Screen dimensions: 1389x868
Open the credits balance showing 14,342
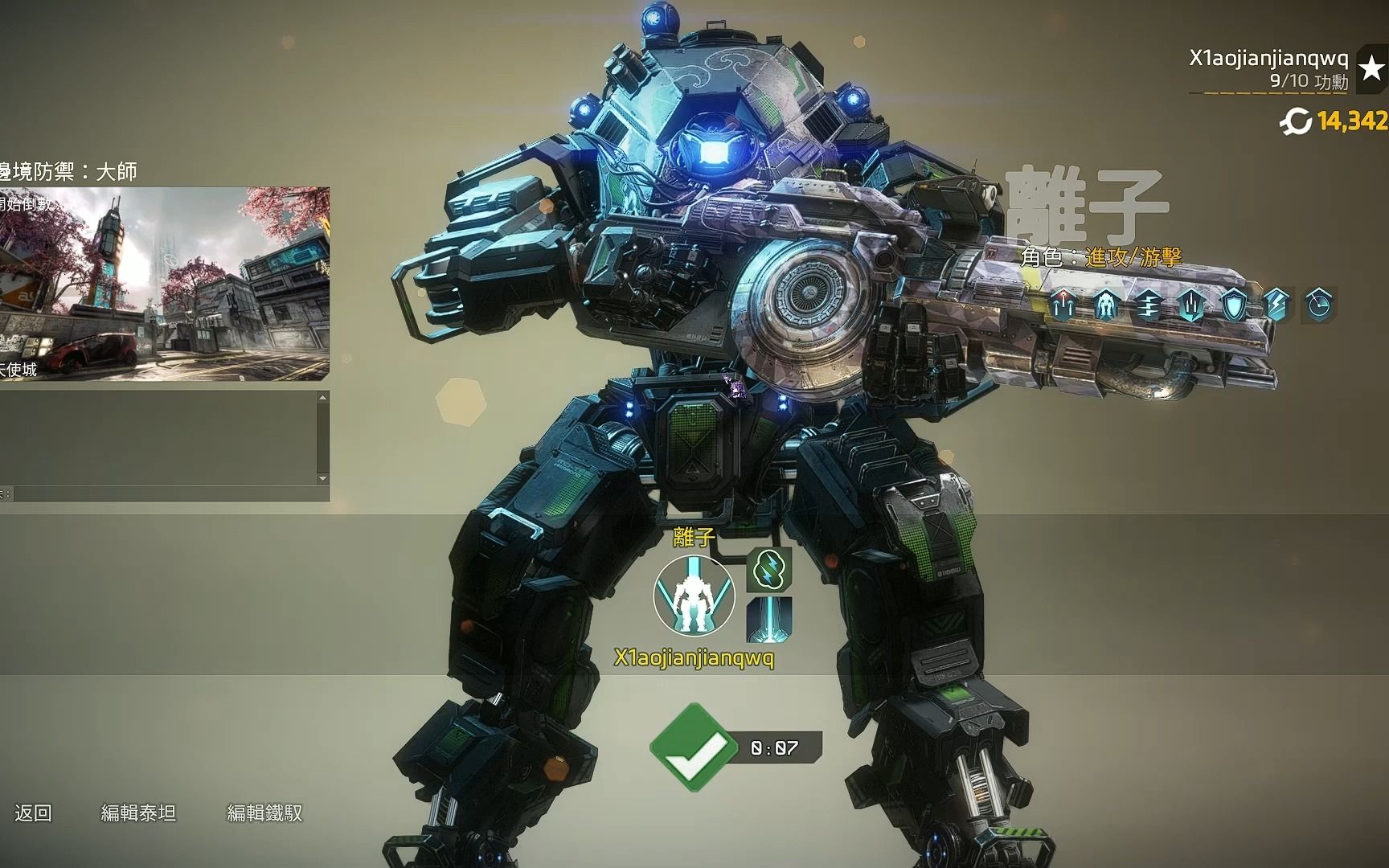[1336, 121]
